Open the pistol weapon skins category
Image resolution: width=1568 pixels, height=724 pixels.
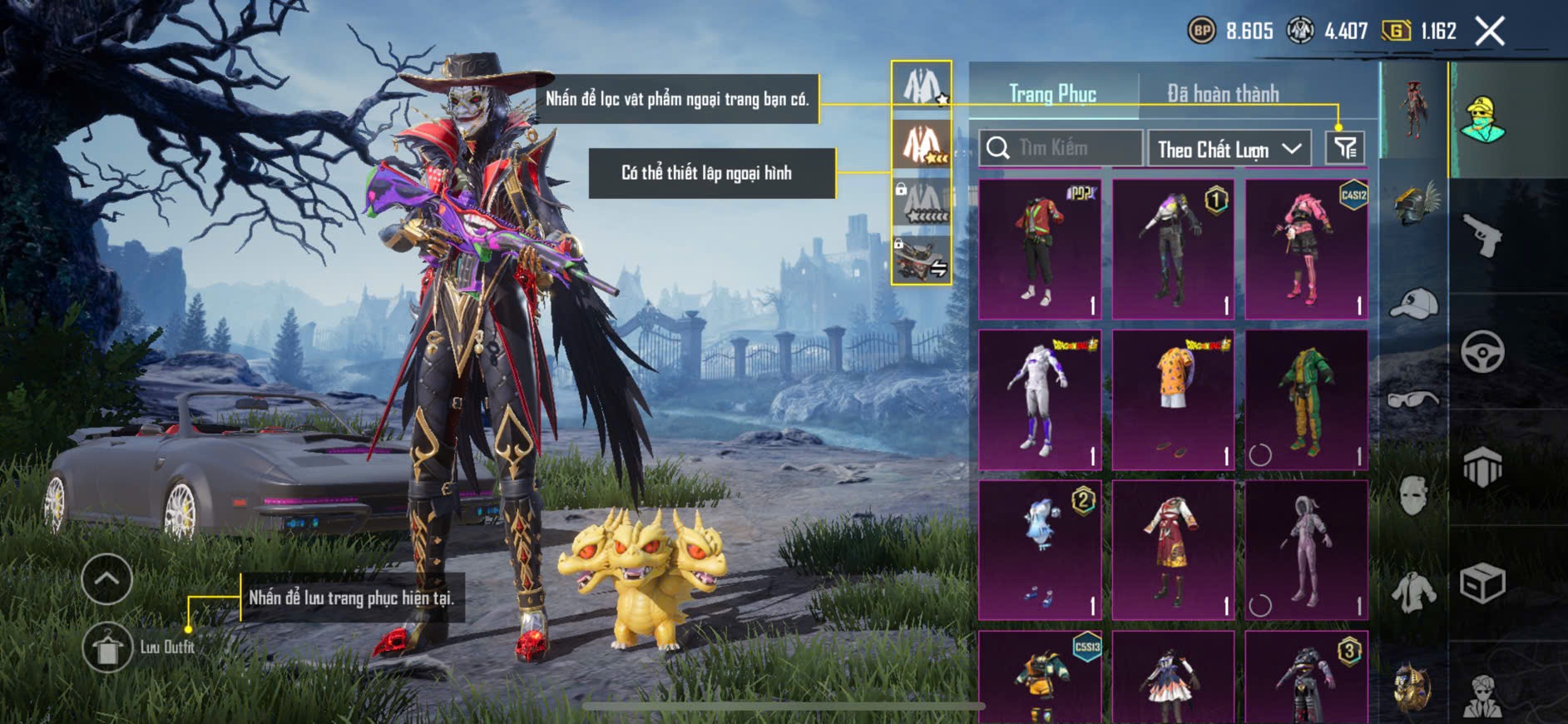[x=1482, y=237]
